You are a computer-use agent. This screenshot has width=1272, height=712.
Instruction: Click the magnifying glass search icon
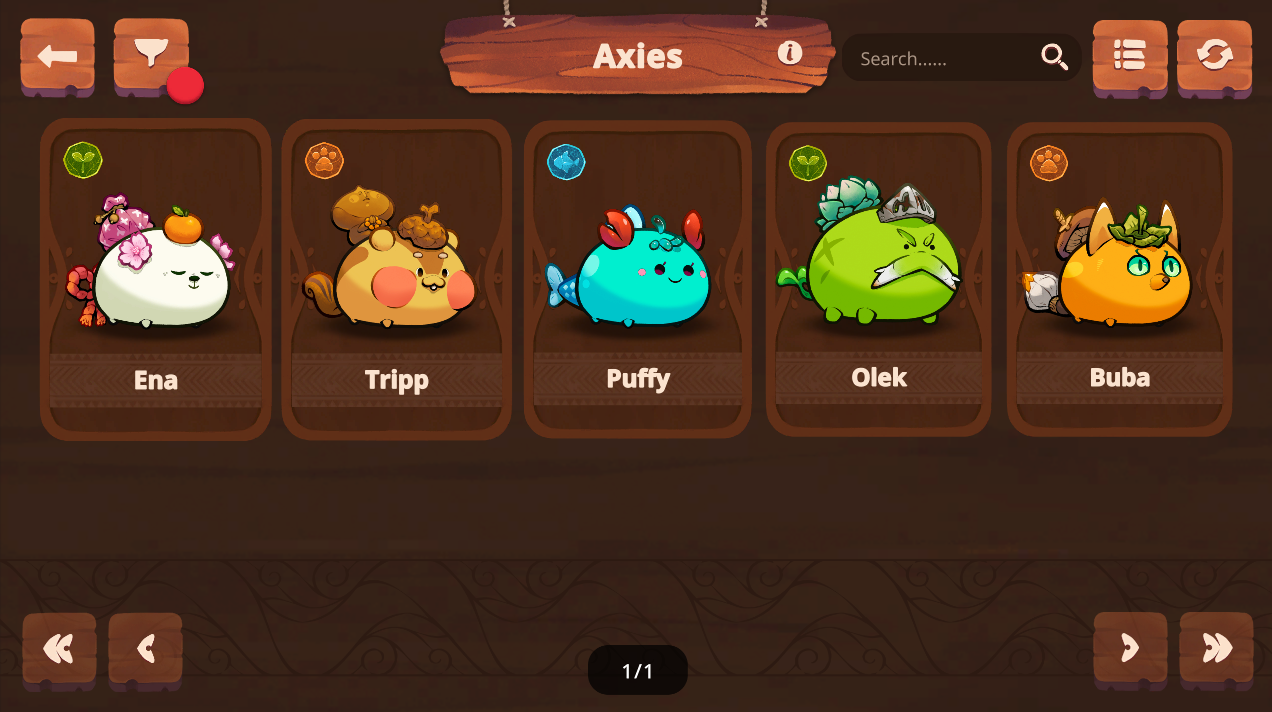coord(1054,58)
